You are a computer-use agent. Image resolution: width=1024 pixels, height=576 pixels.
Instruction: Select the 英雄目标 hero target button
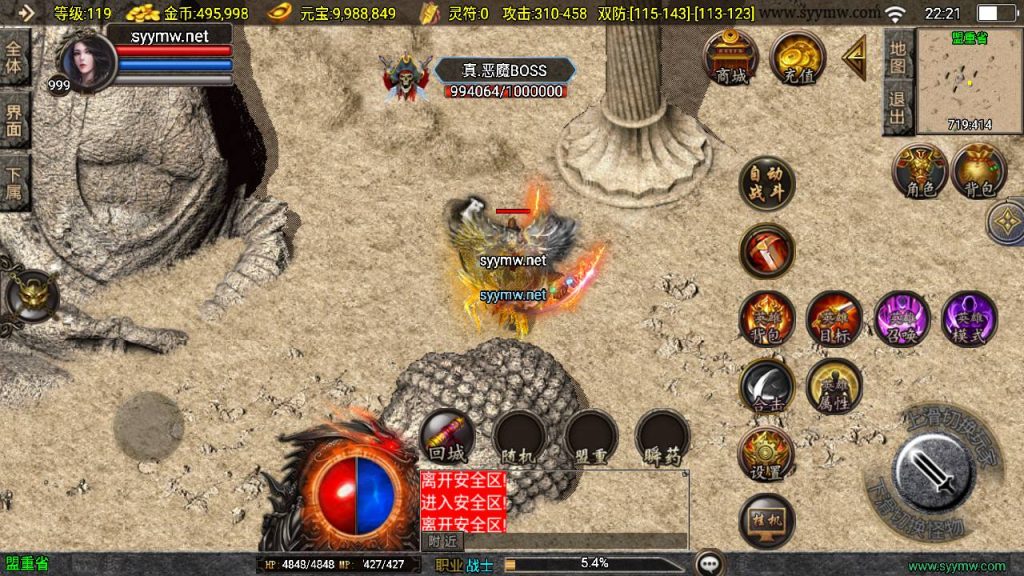tap(834, 319)
